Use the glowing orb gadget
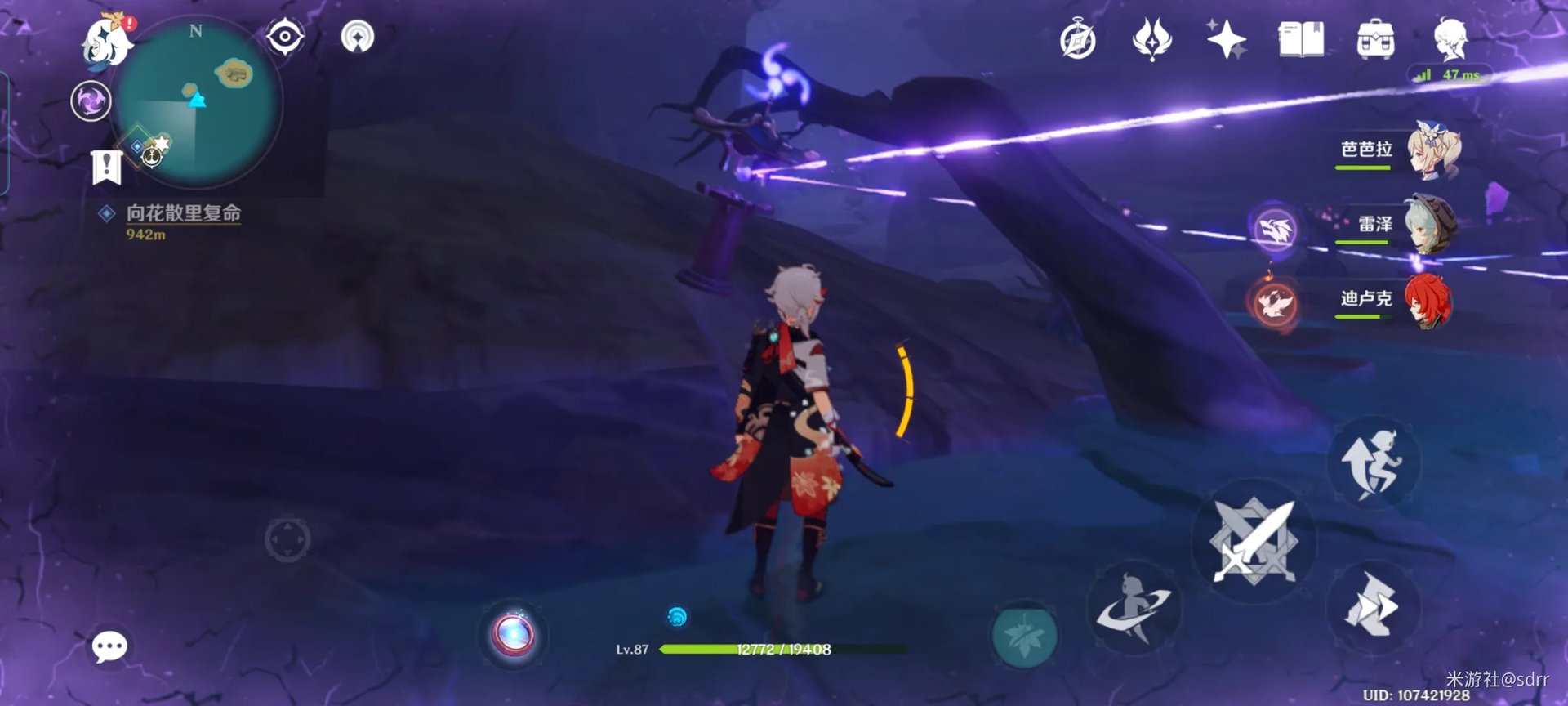Viewport: 1568px width, 706px height. coord(513,635)
